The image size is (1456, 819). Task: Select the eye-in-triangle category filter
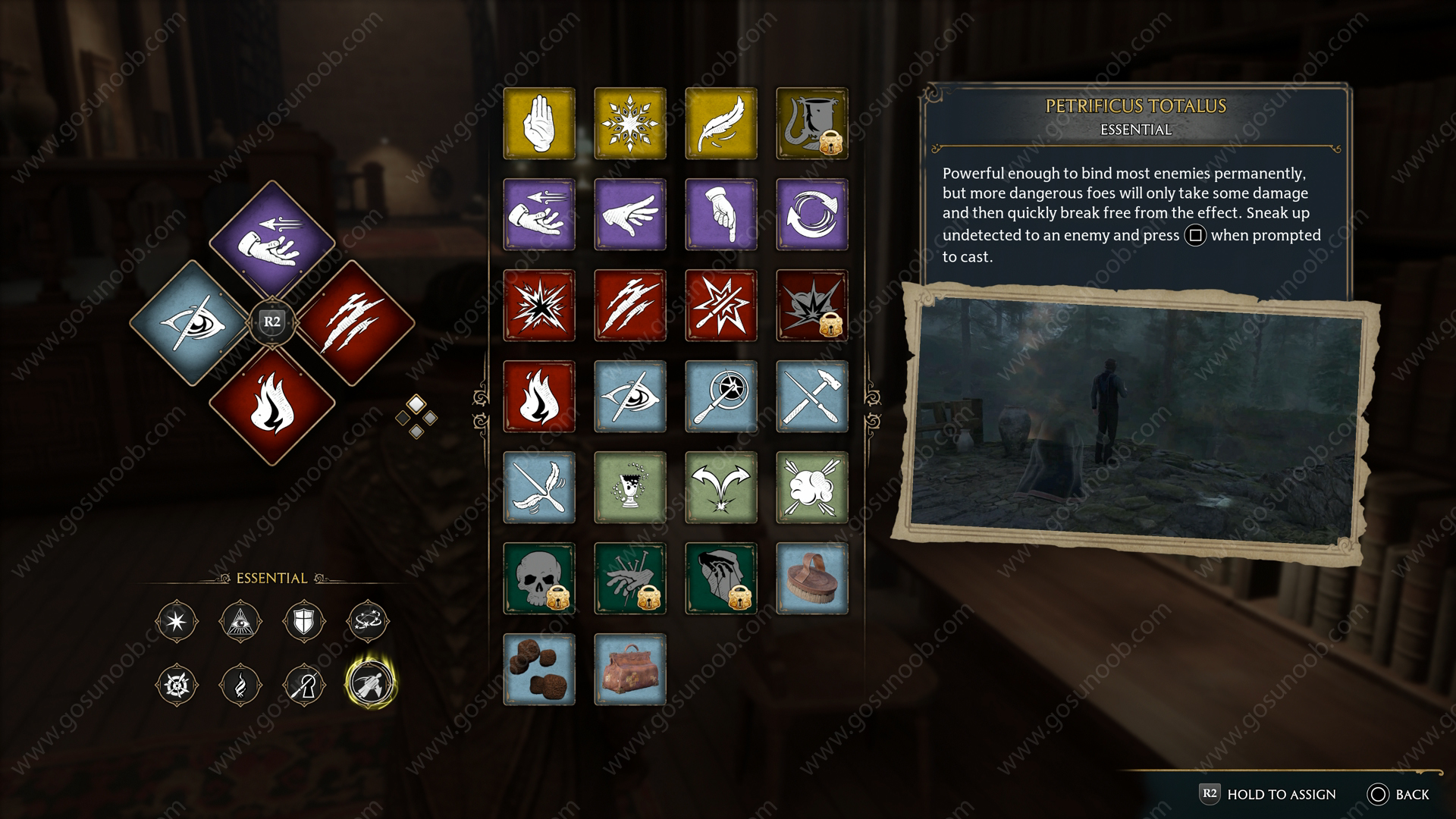pyautogui.click(x=241, y=622)
